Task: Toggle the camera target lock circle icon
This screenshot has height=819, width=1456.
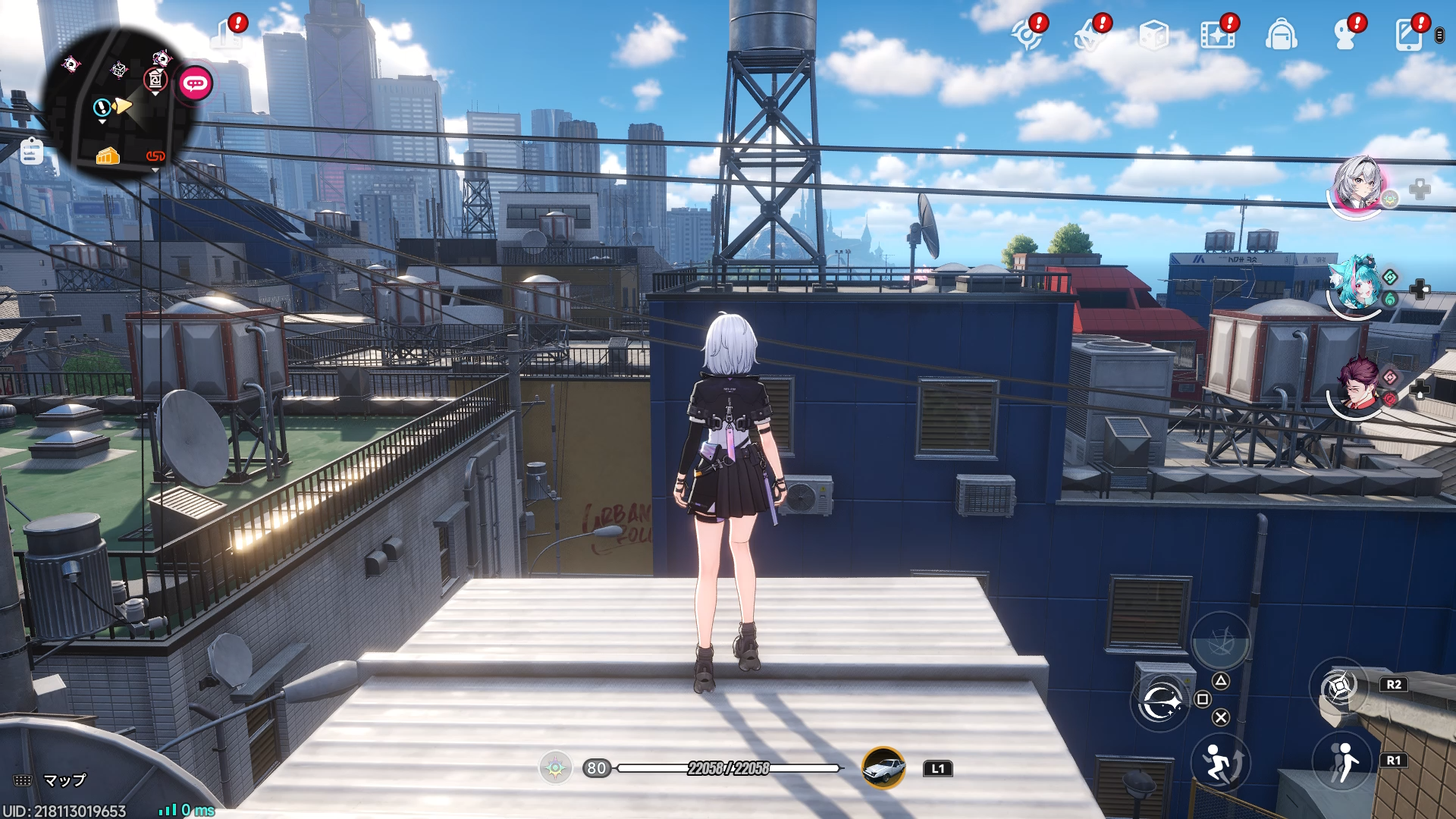Action: pos(1159,701)
